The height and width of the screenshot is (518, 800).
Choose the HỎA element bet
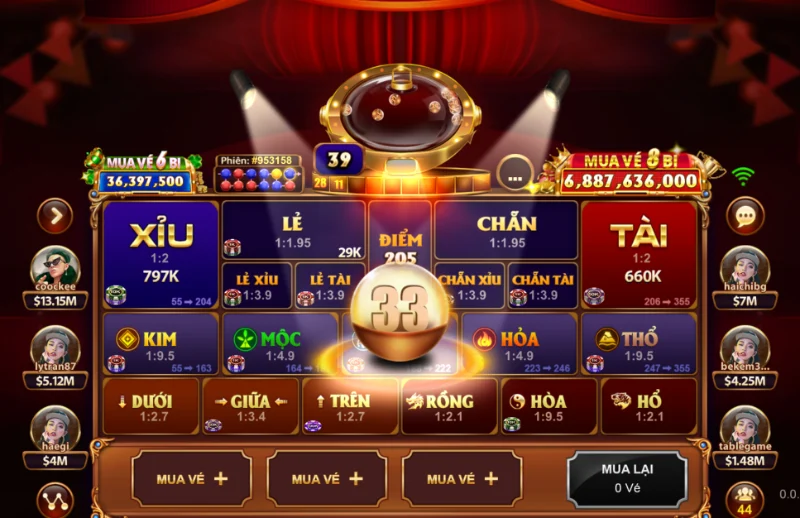[x=519, y=344]
